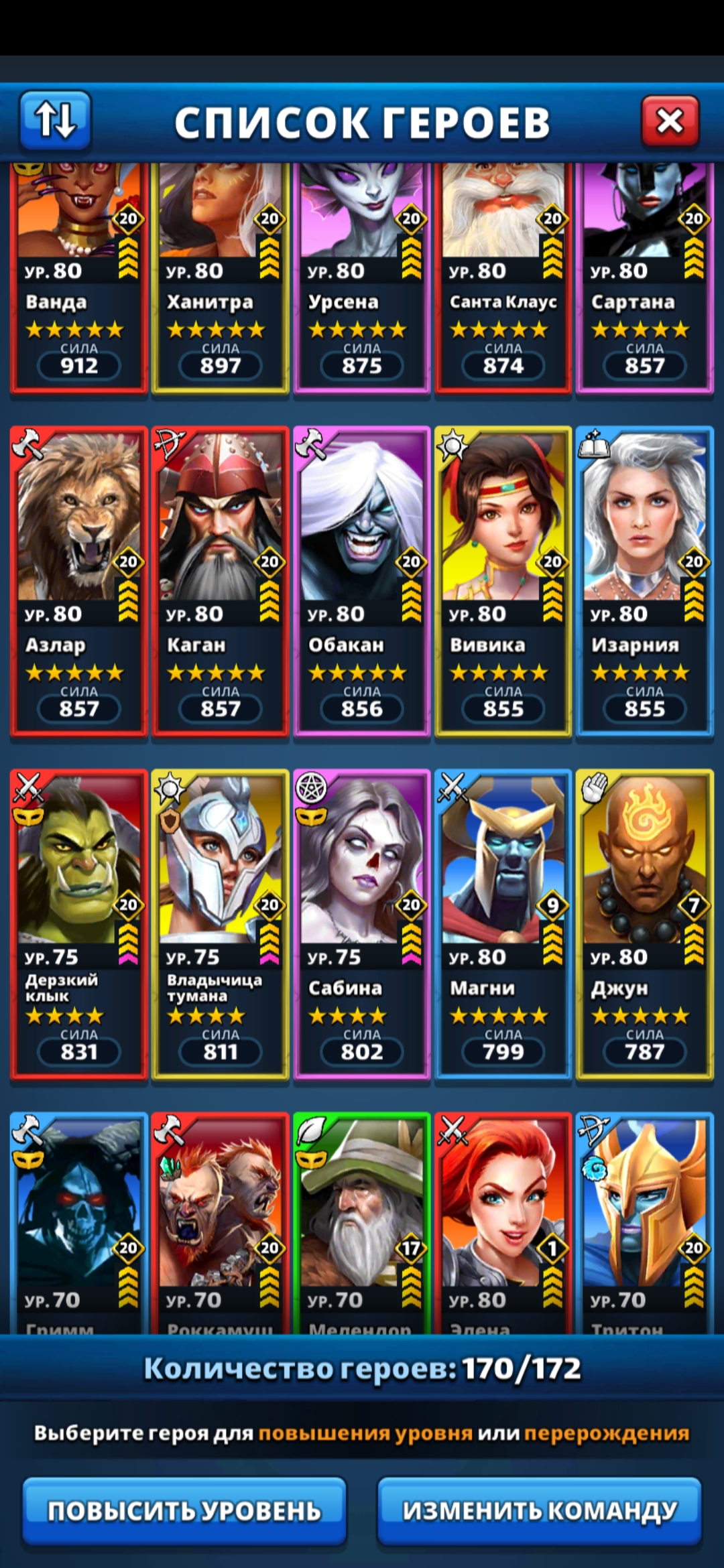Pick the Сабина hero card
The height and width of the screenshot is (1568, 724).
pyautogui.click(x=361, y=924)
